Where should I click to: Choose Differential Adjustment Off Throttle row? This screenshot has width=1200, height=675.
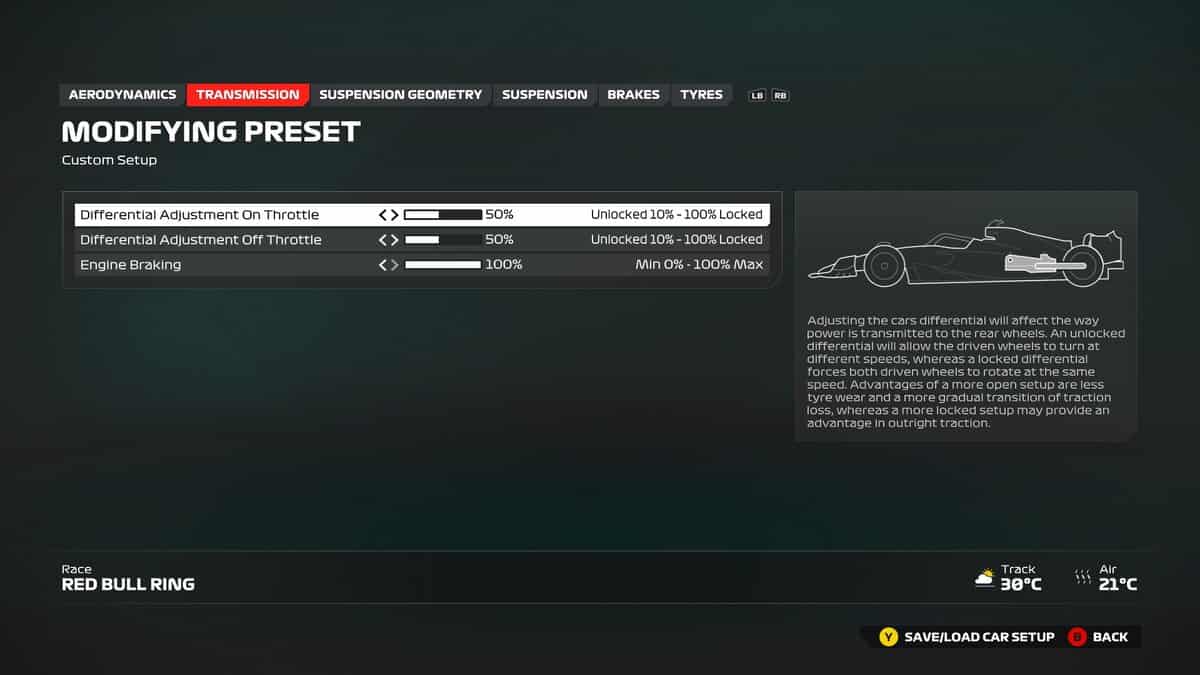200,240
